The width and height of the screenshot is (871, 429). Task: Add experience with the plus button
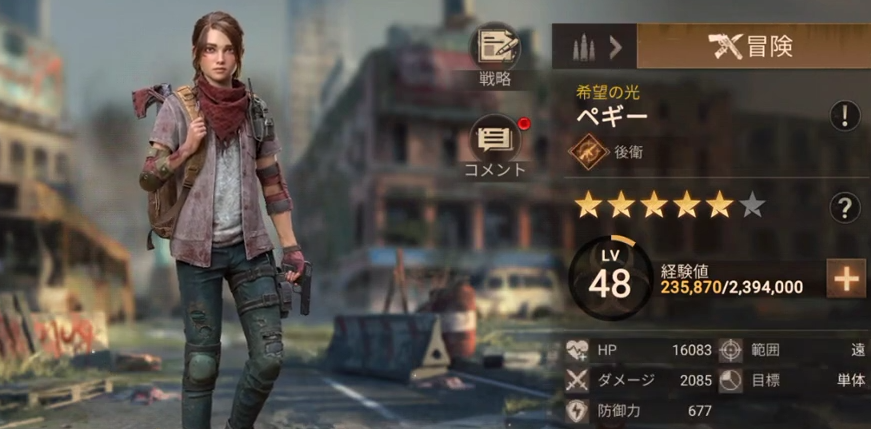coord(846,279)
